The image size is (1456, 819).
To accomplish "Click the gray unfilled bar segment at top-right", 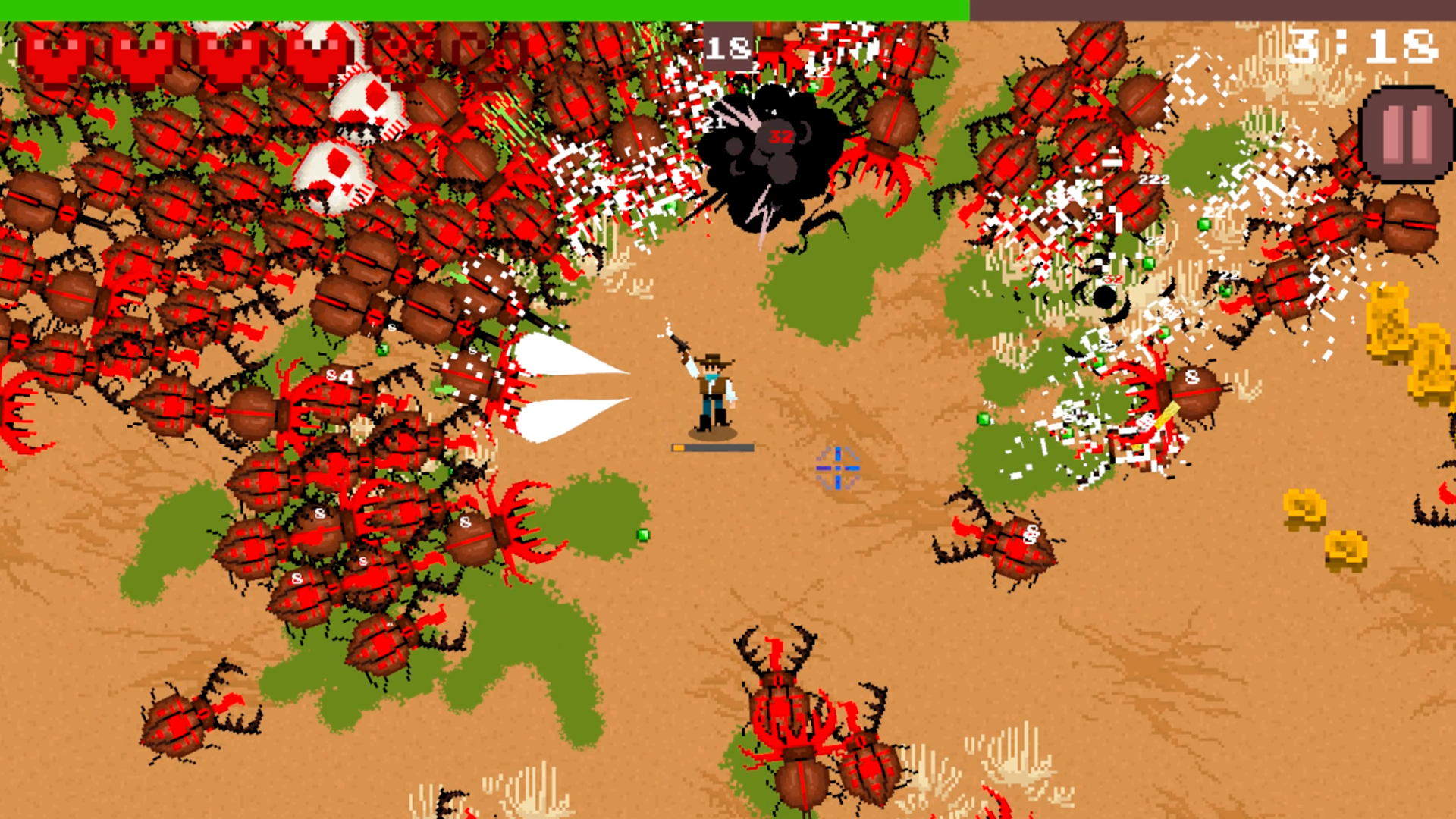I will click(1213, 9).
